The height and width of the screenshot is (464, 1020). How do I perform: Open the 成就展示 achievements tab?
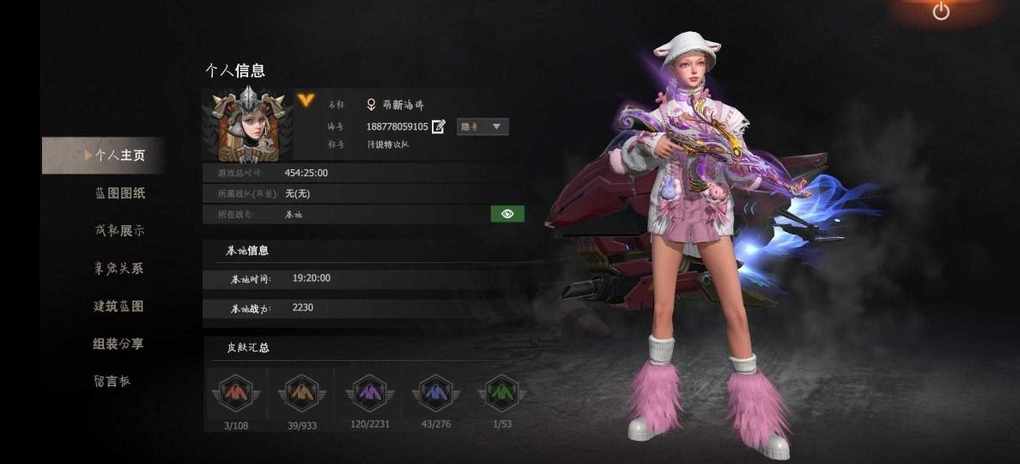[x=119, y=231]
